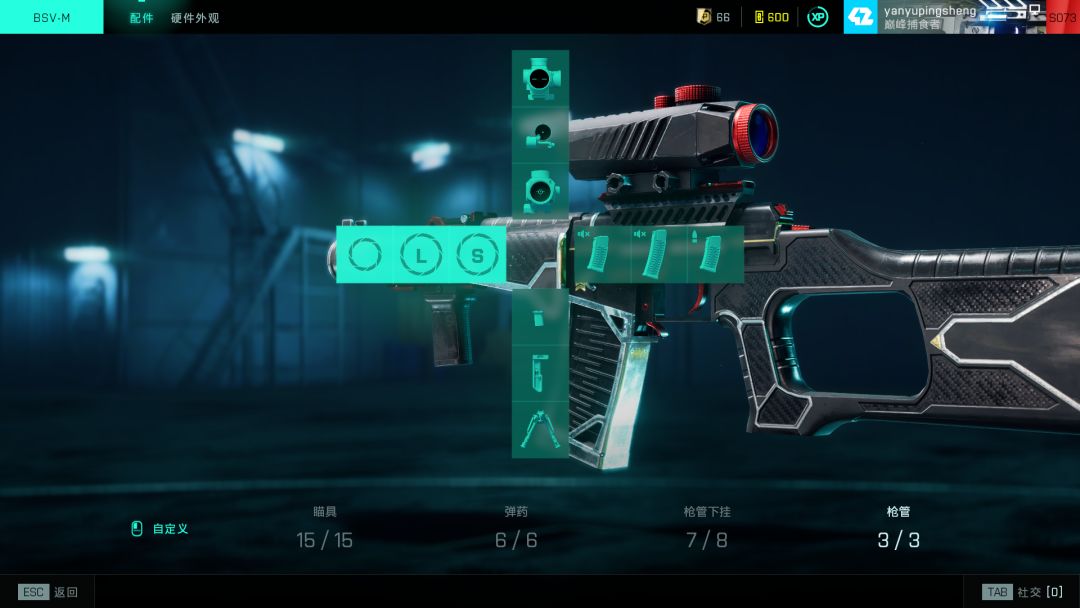Select the barrel option marked L
This screenshot has width=1080, height=608.
(421, 255)
